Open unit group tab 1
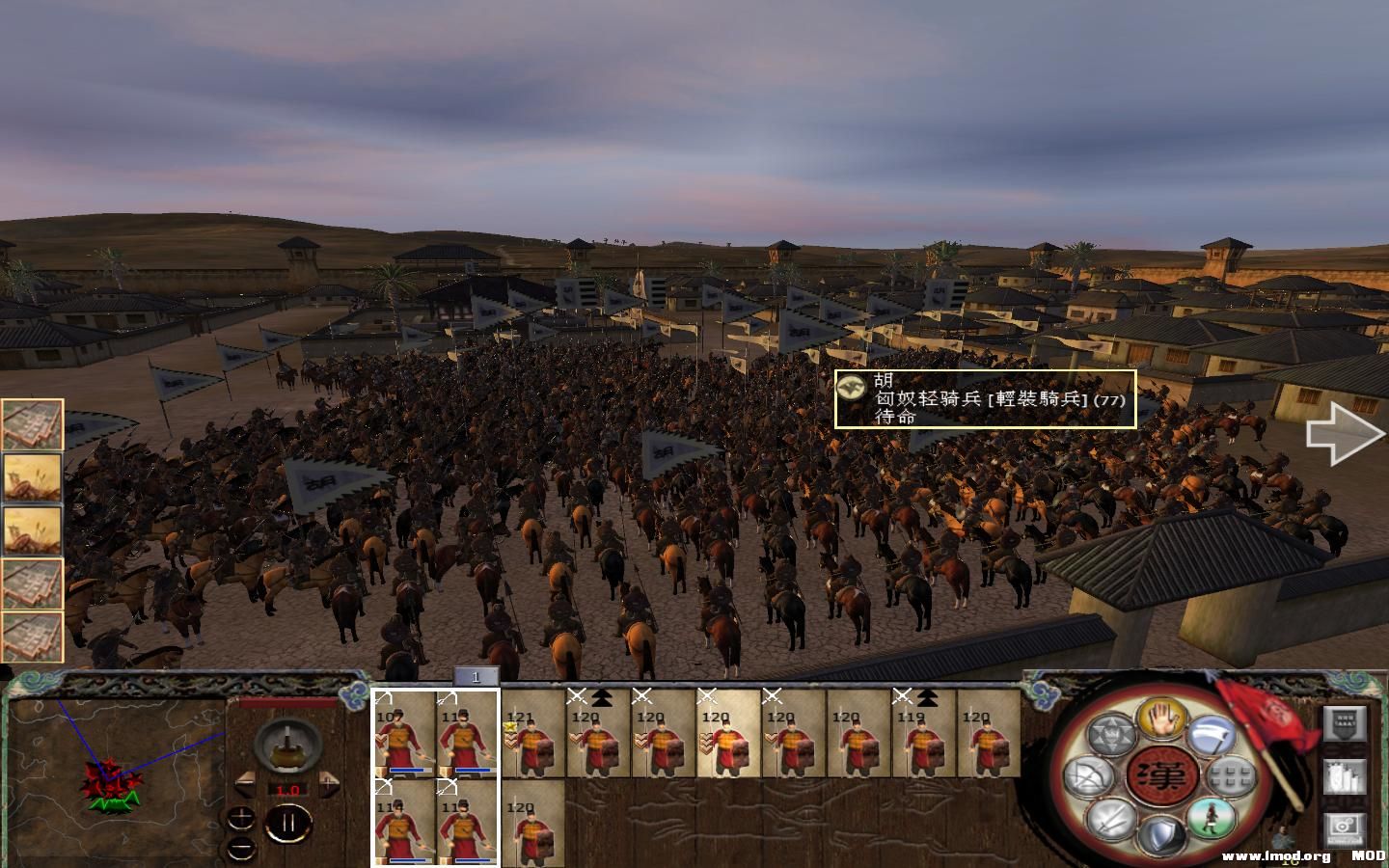Viewport: 1389px width, 868px height. (475, 678)
